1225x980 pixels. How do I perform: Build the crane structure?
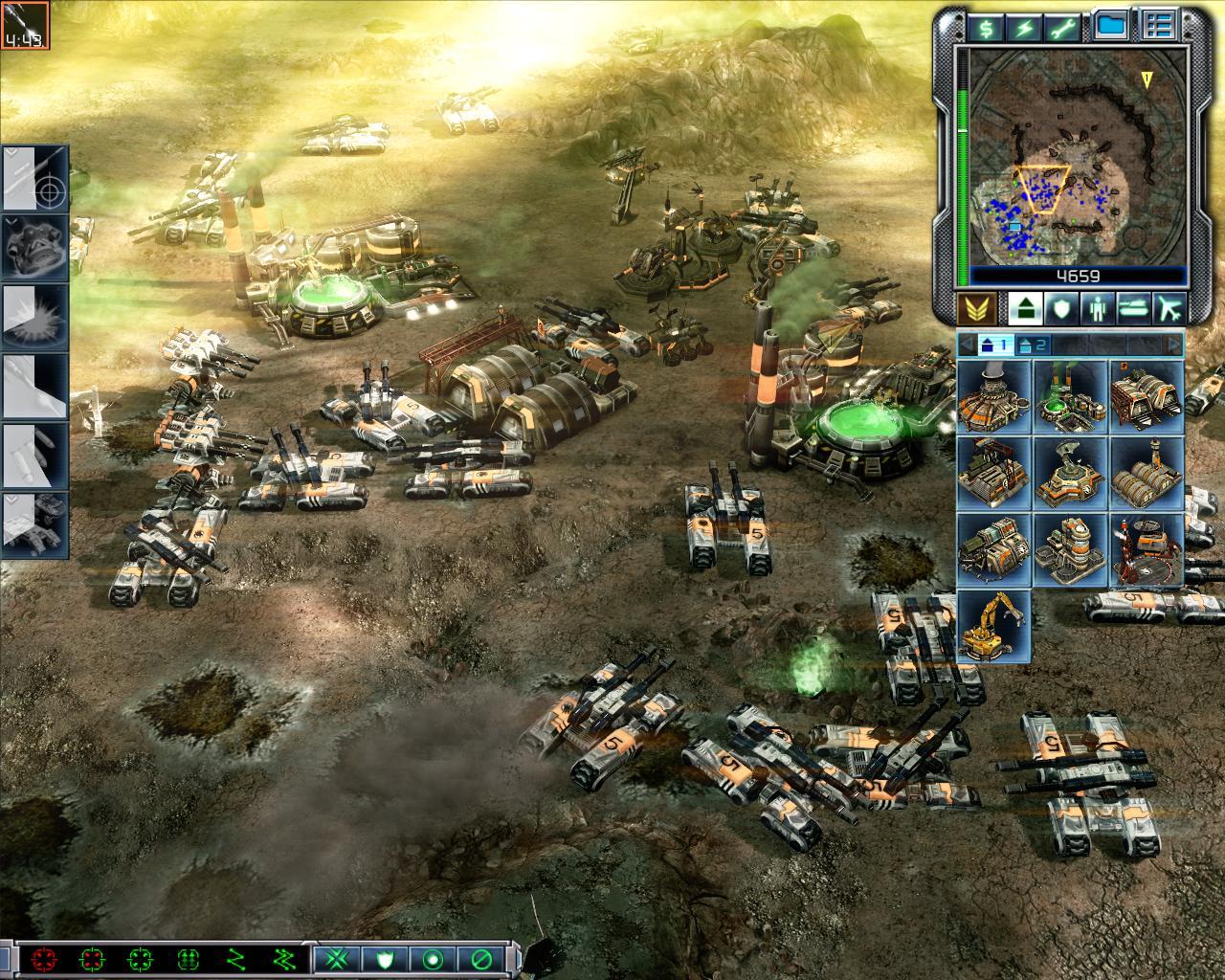[993, 625]
